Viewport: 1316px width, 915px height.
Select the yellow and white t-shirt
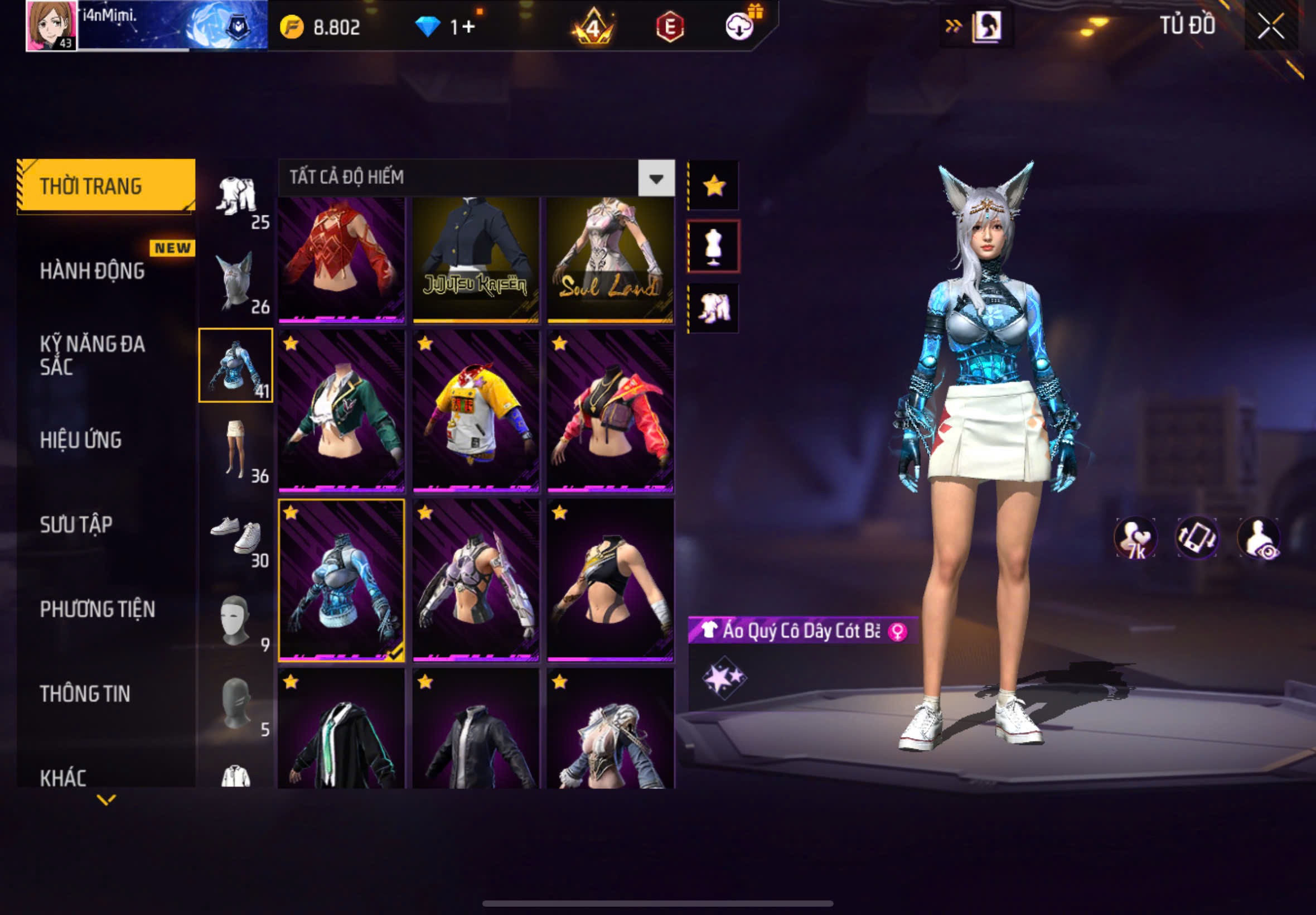476,411
